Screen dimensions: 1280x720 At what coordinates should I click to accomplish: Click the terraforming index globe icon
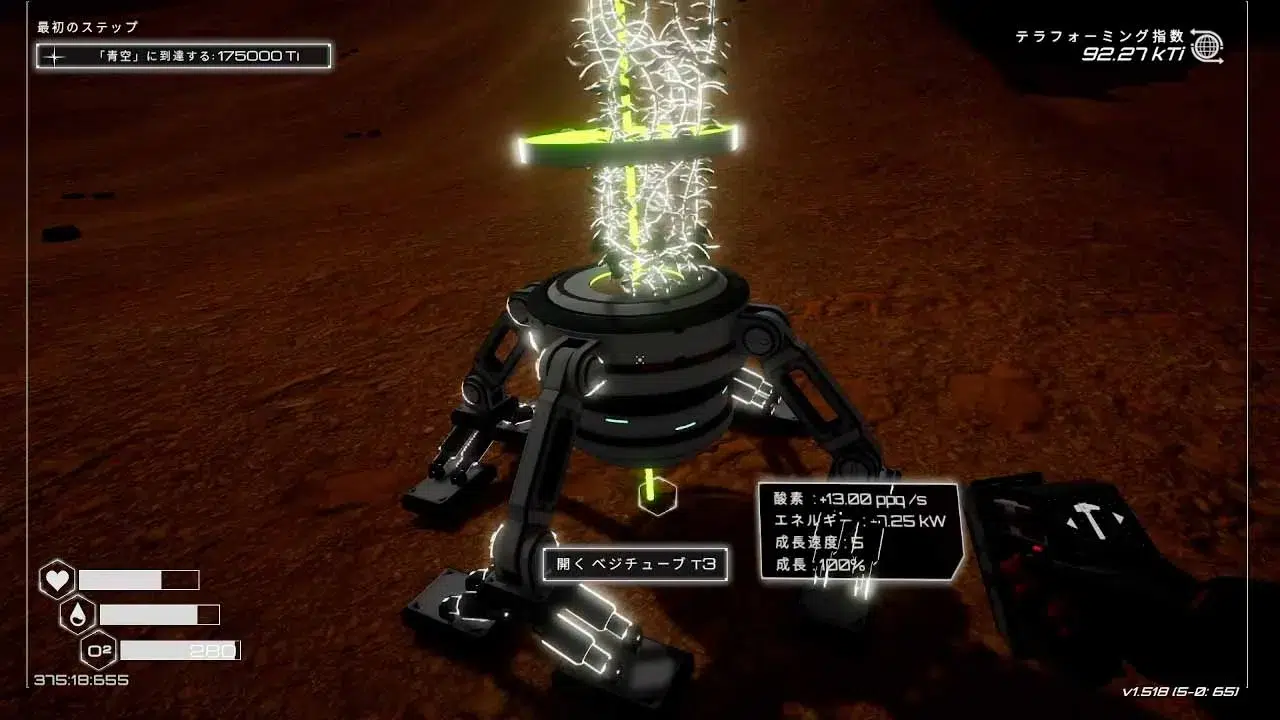[1207, 46]
